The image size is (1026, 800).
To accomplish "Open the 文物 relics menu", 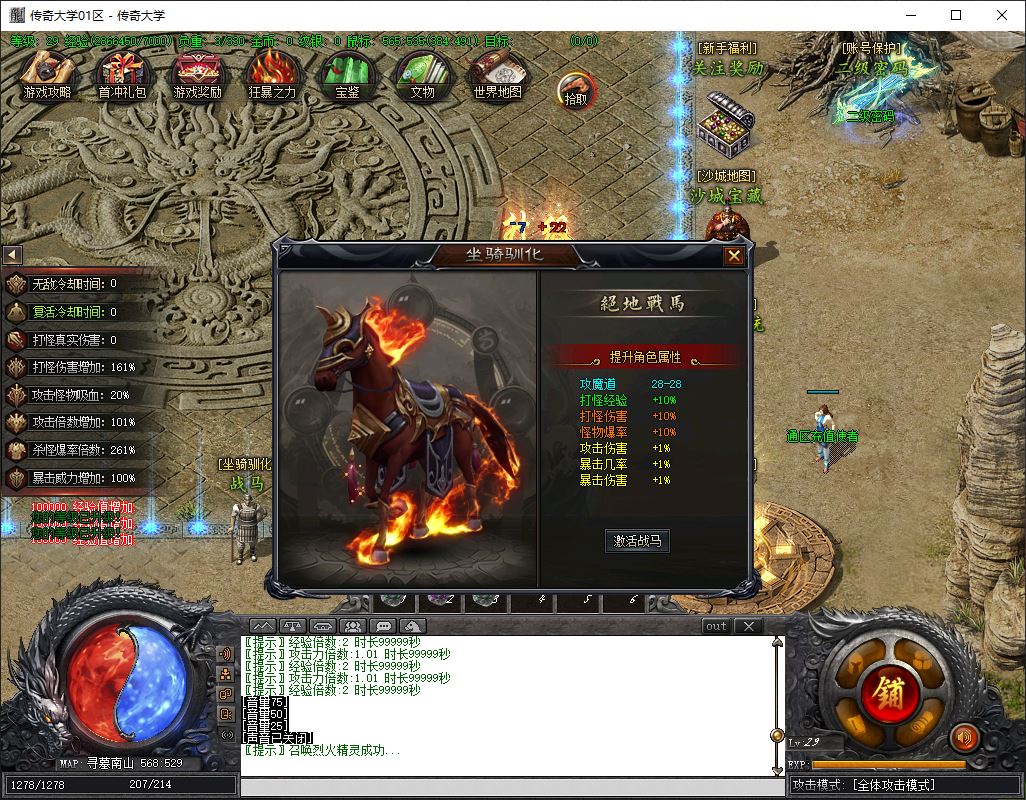I will pyautogui.click(x=422, y=74).
